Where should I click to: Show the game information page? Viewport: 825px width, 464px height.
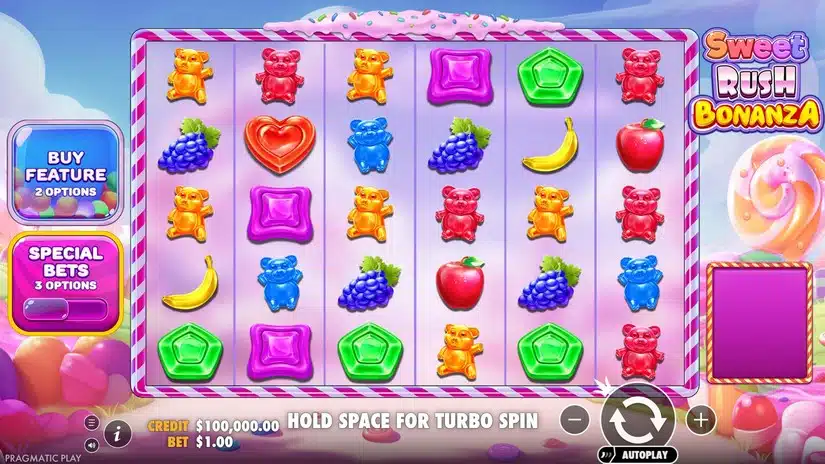118,433
